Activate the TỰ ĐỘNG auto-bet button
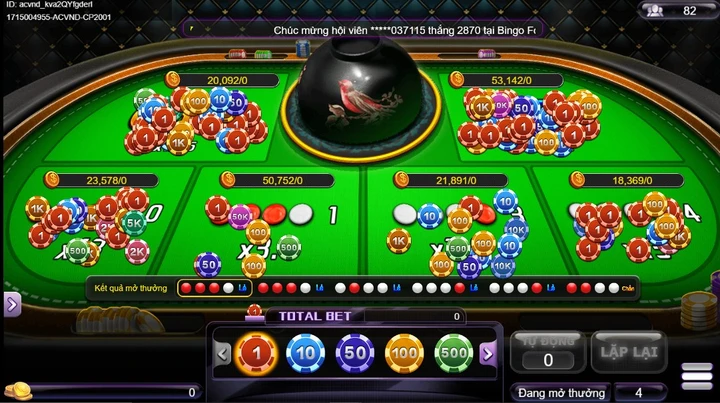 click(548, 352)
